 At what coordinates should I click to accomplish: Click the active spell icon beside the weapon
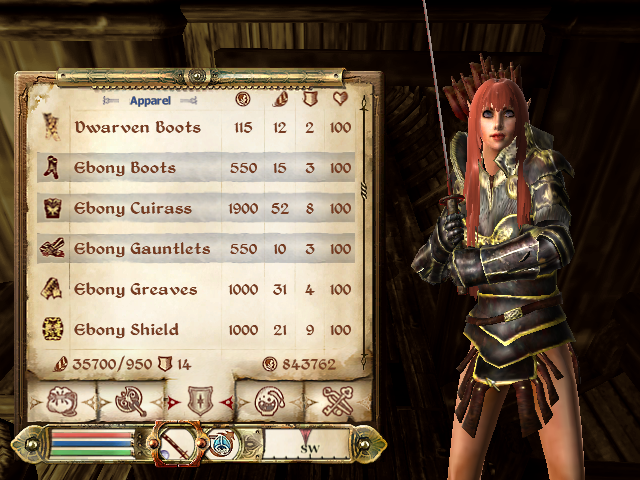click(x=219, y=441)
